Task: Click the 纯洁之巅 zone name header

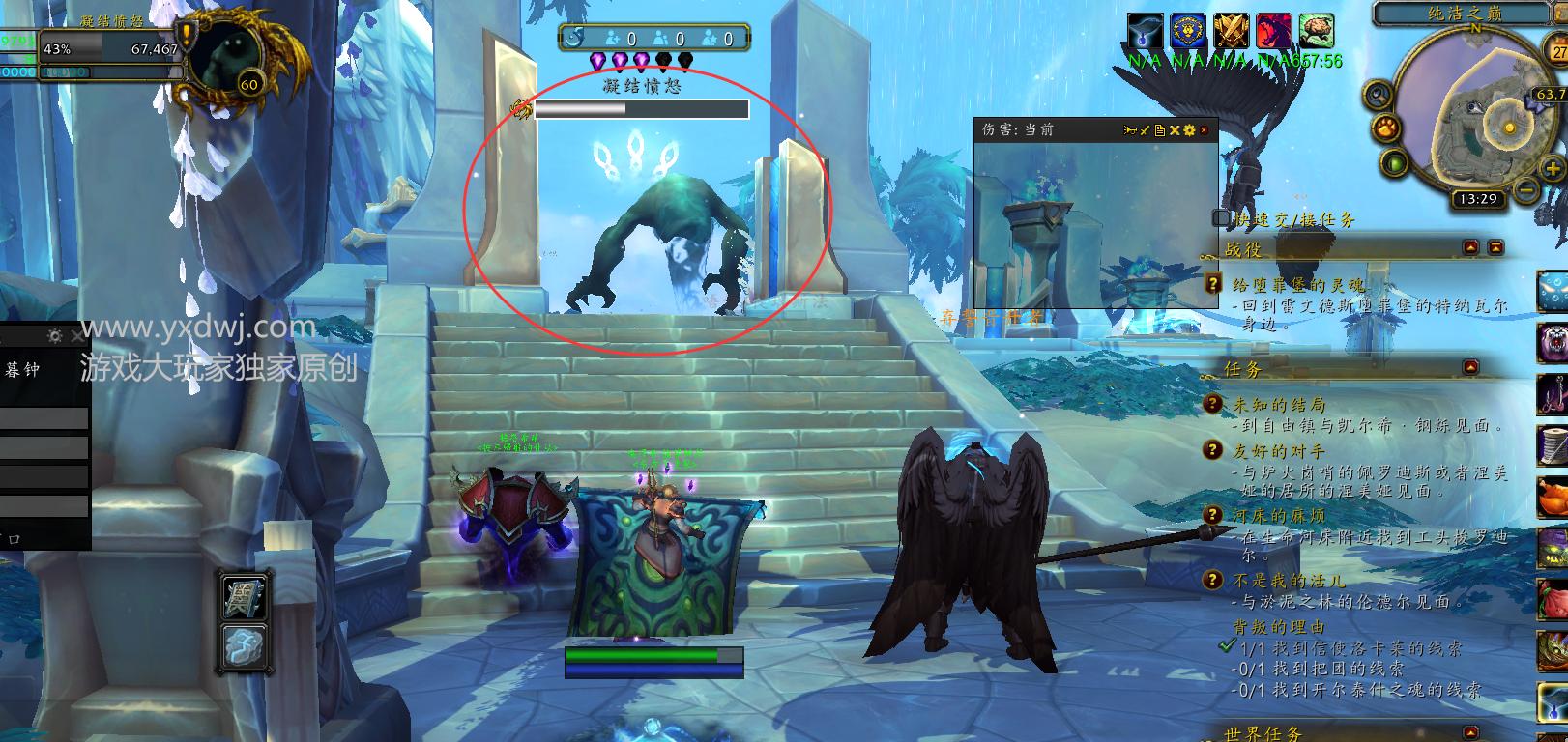Action: (1465, 13)
